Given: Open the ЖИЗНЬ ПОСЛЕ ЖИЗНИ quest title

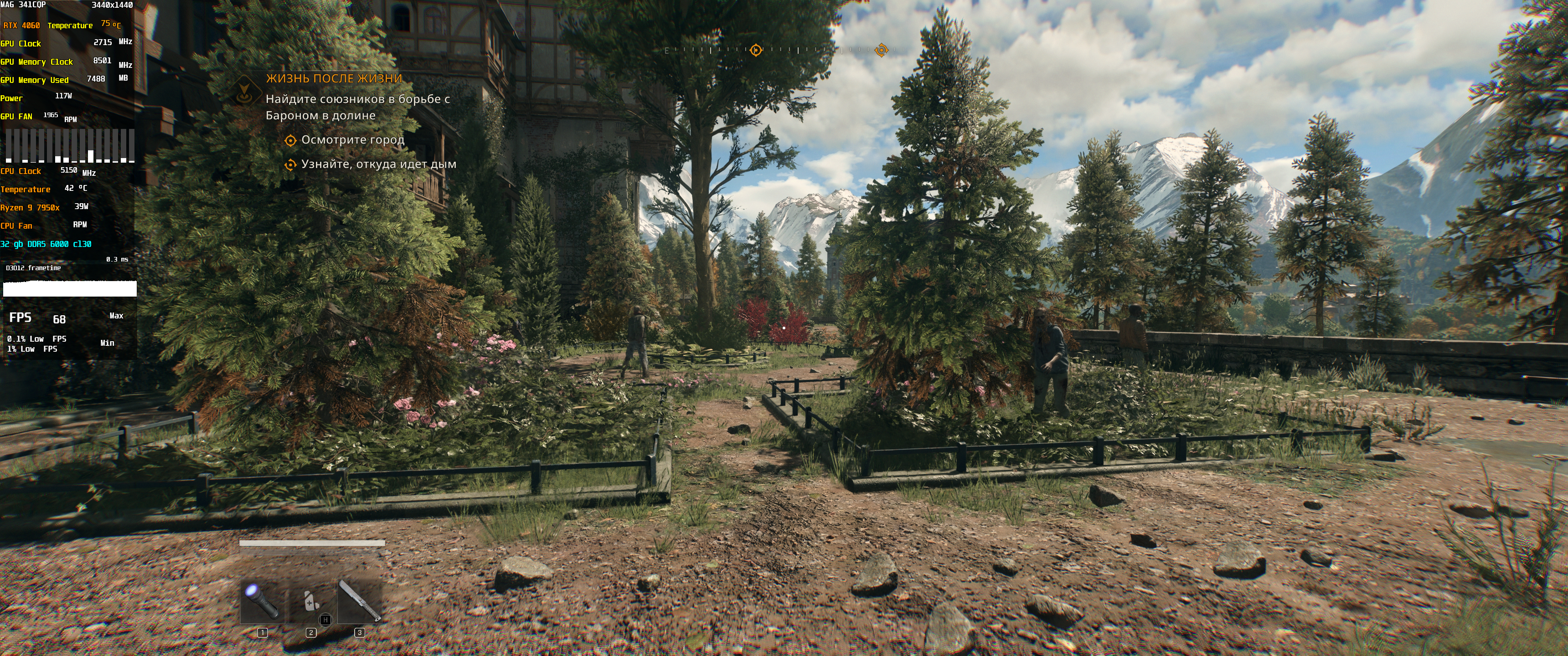Looking at the screenshot, I should point(334,78).
